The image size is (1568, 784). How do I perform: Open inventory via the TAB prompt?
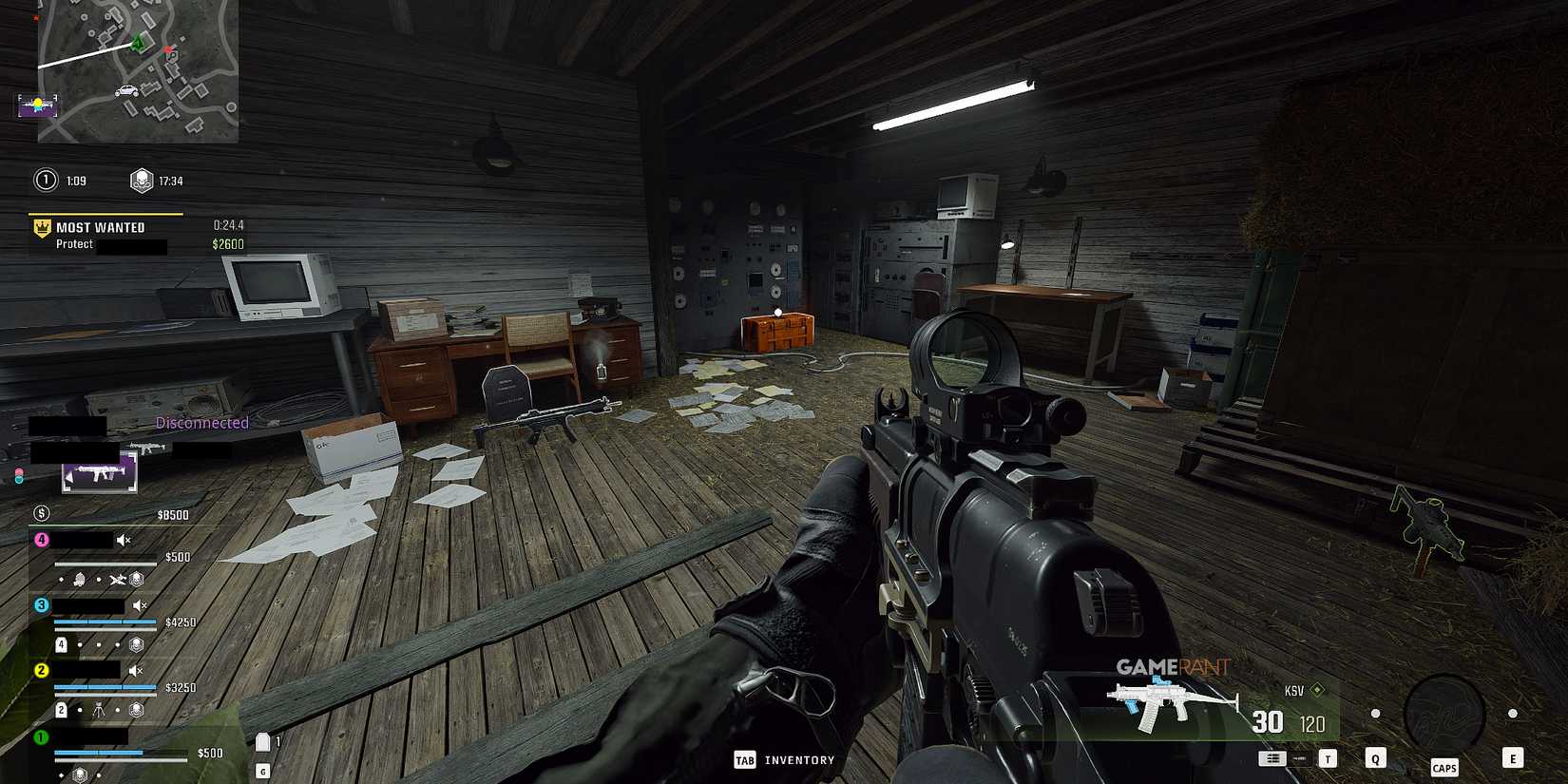744,760
